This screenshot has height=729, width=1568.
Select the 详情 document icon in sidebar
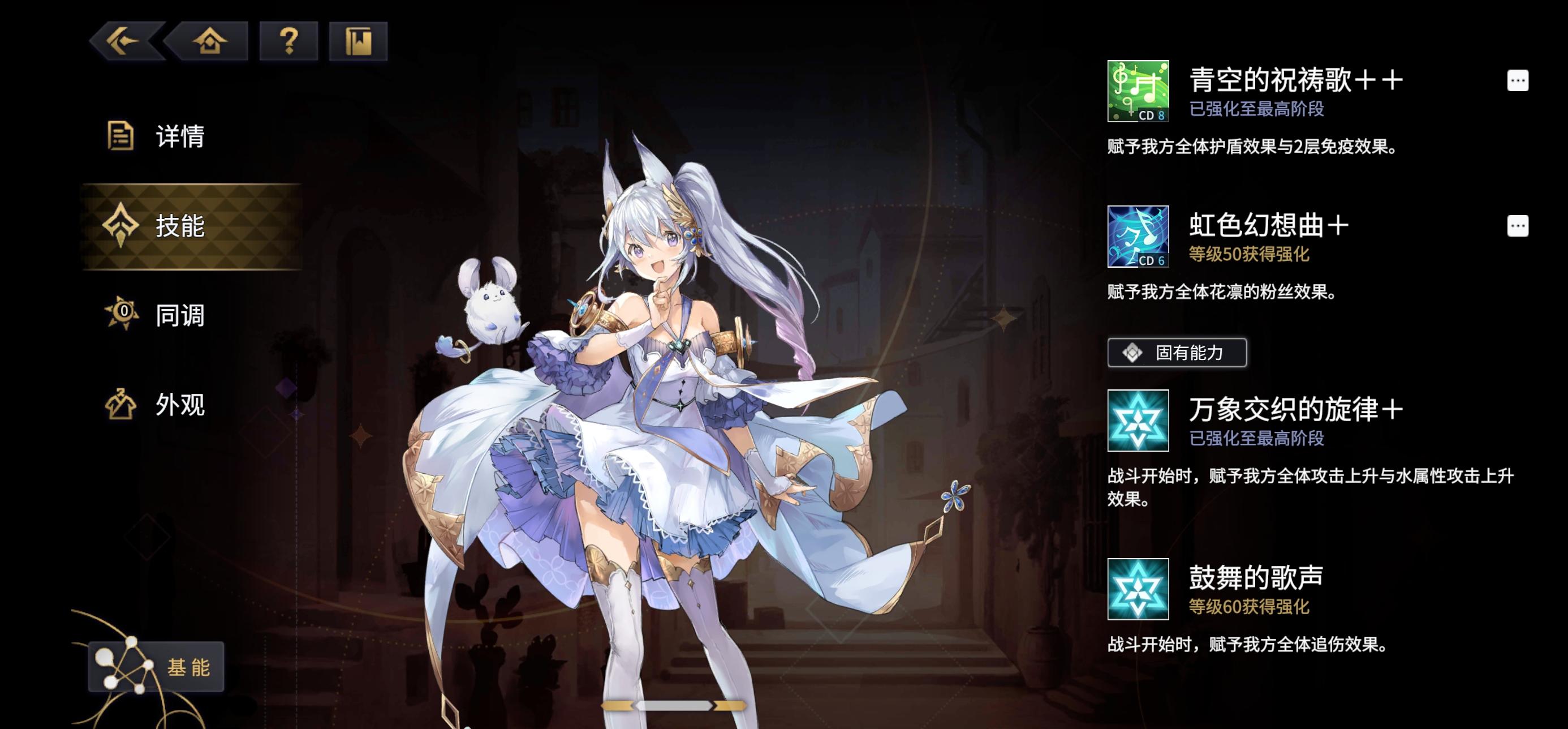coord(122,136)
